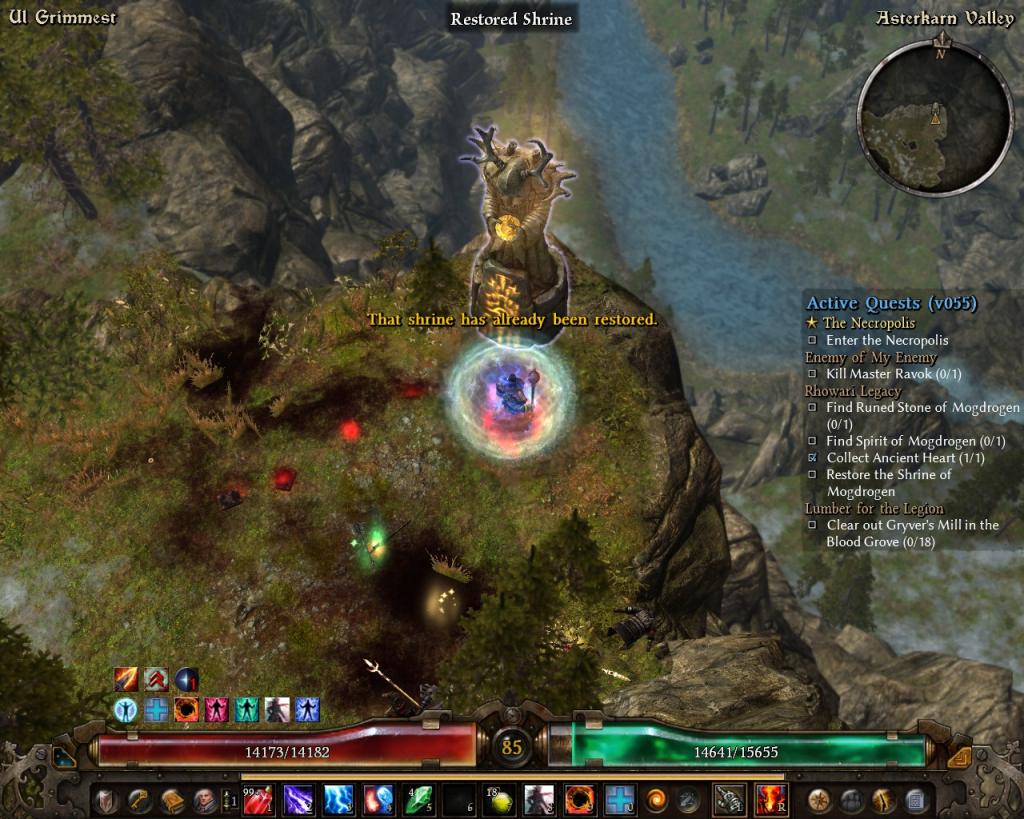Select the fire right-click skill slot
The height and width of the screenshot is (819, 1024).
coord(770,799)
